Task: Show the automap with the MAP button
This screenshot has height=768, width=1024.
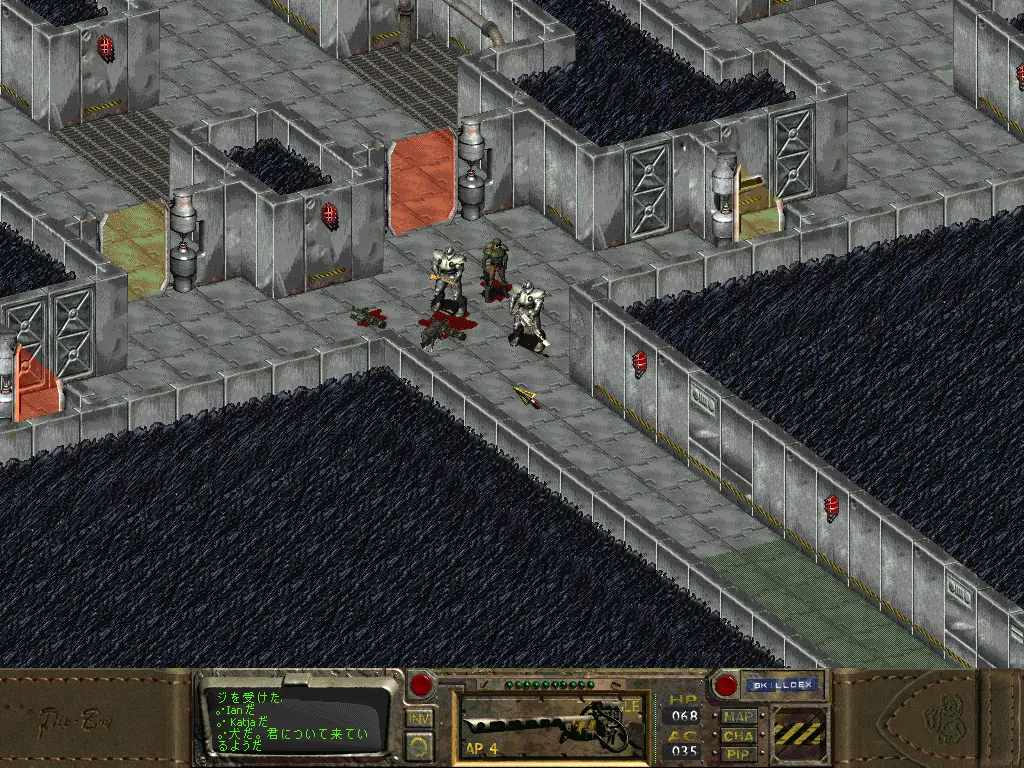Action: 740,717
